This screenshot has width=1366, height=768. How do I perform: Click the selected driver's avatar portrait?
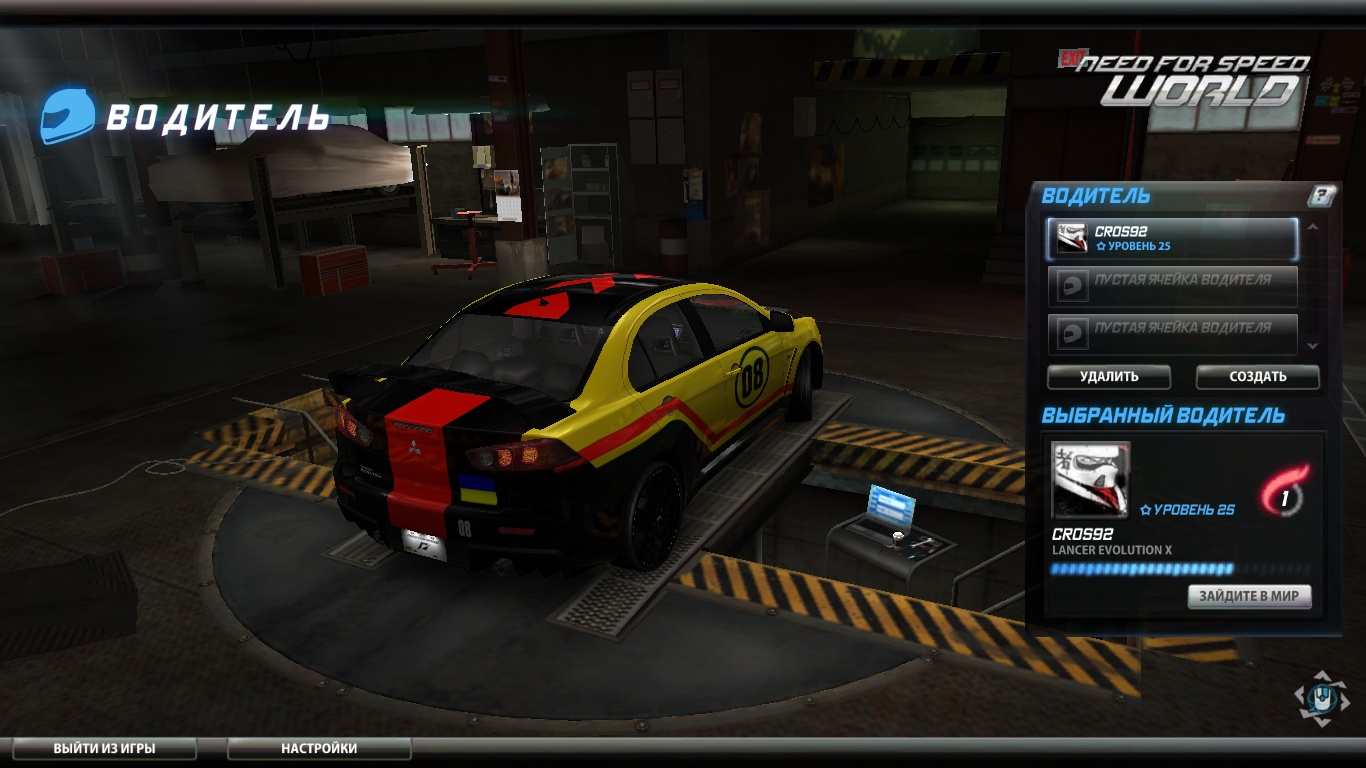click(1090, 480)
